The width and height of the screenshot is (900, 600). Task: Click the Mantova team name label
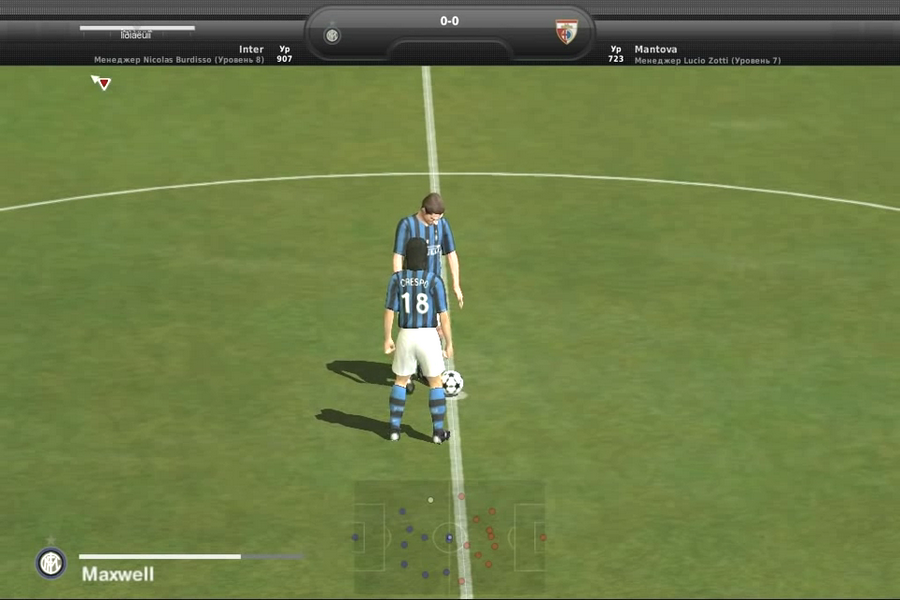[x=655, y=49]
